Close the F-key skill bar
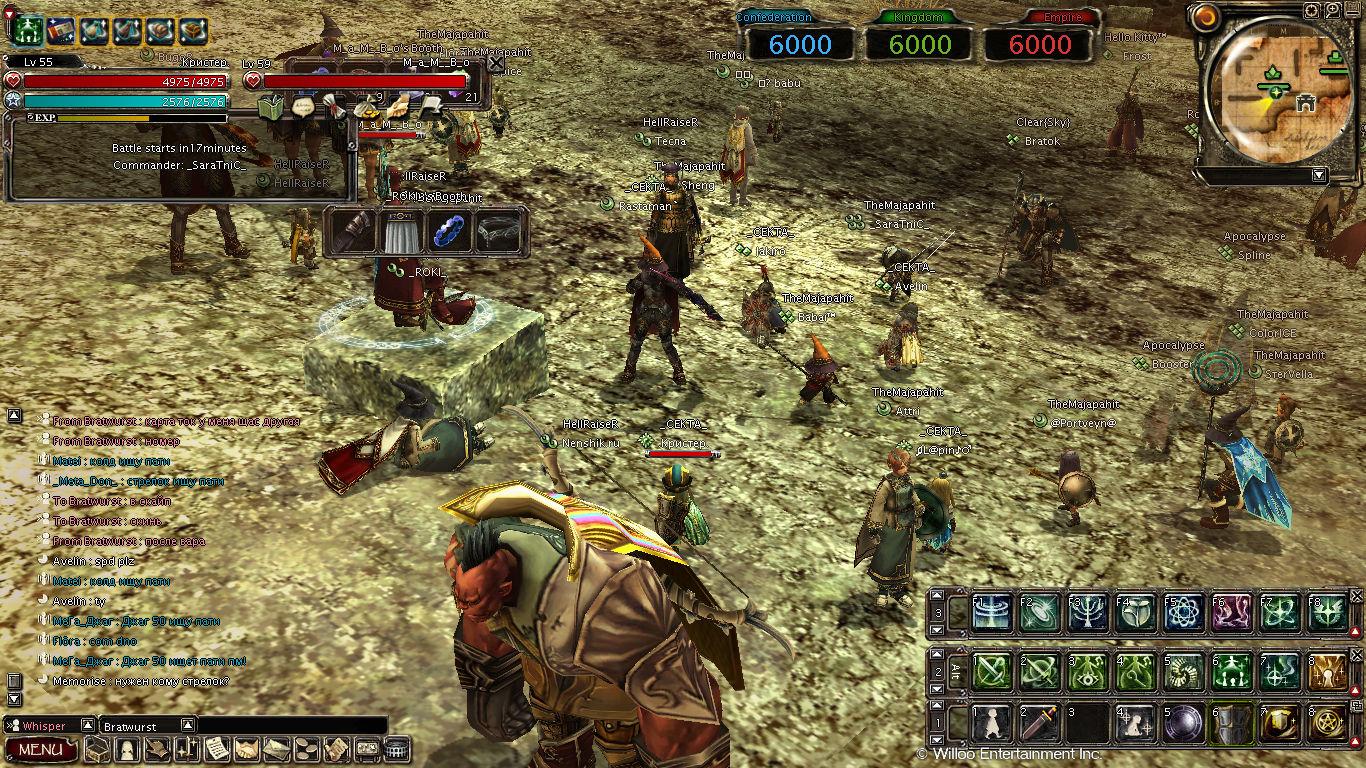 point(1357,596)
